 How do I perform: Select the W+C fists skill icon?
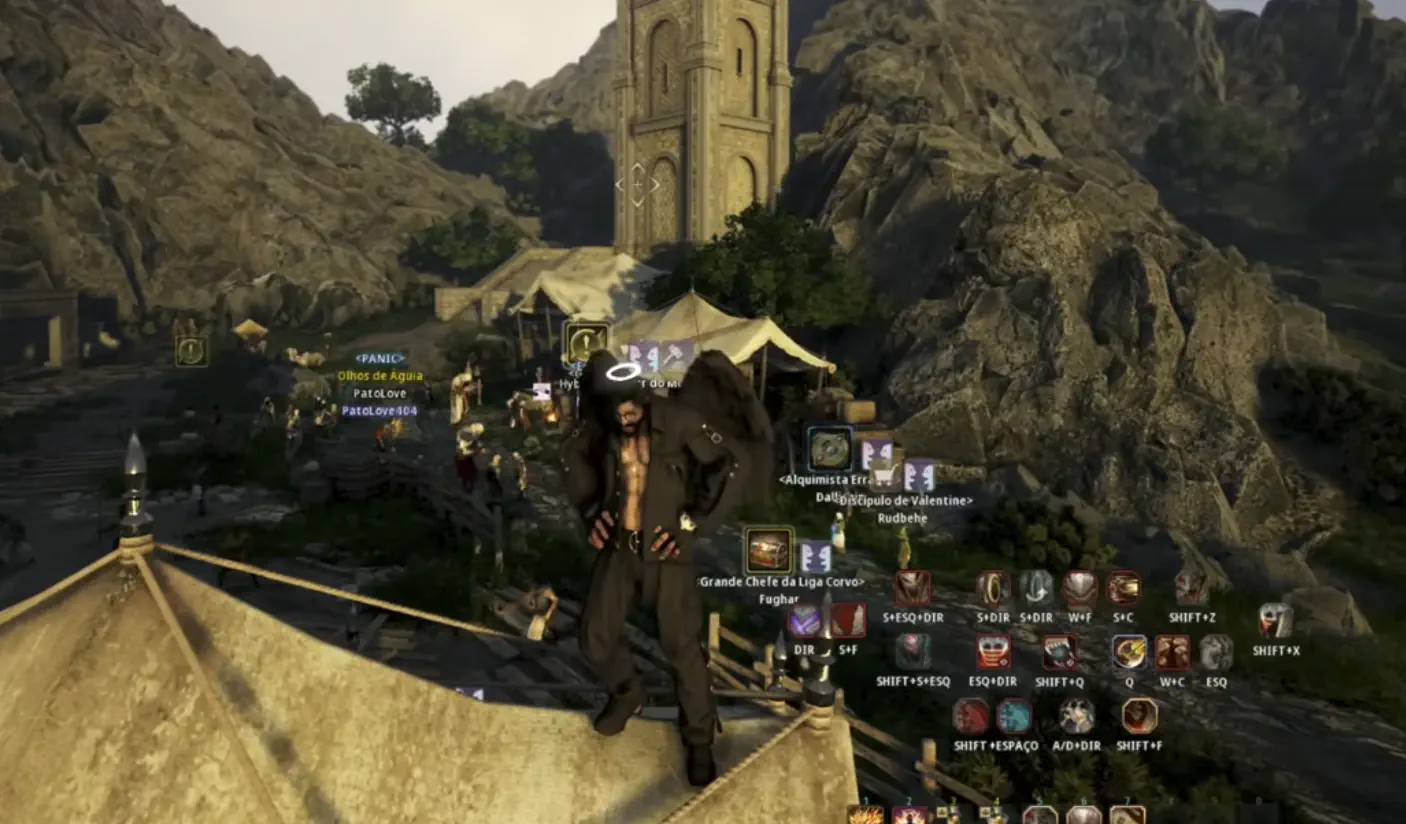coord(1172,654)
